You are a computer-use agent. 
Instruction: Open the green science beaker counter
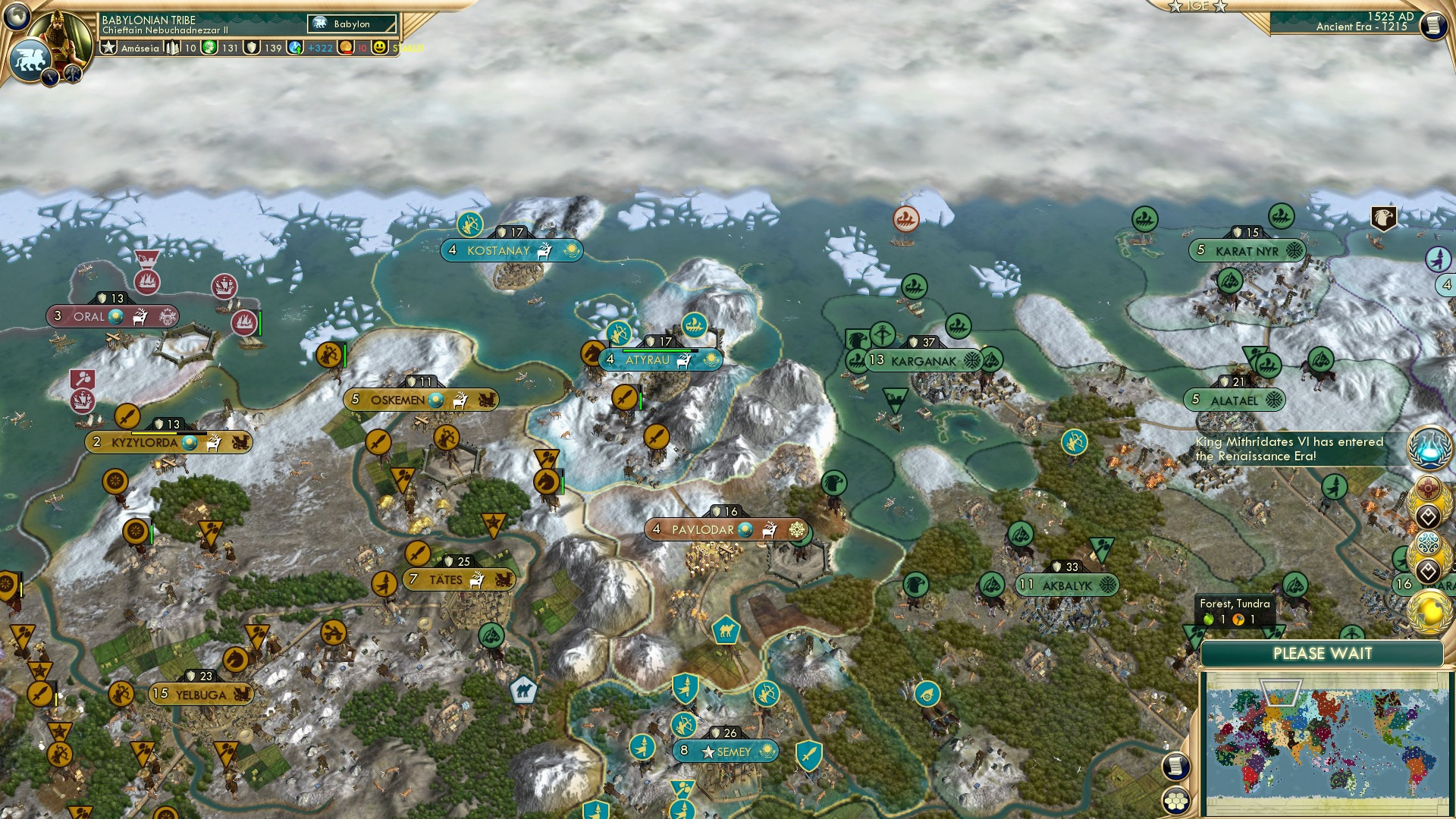tap(208, 47)
